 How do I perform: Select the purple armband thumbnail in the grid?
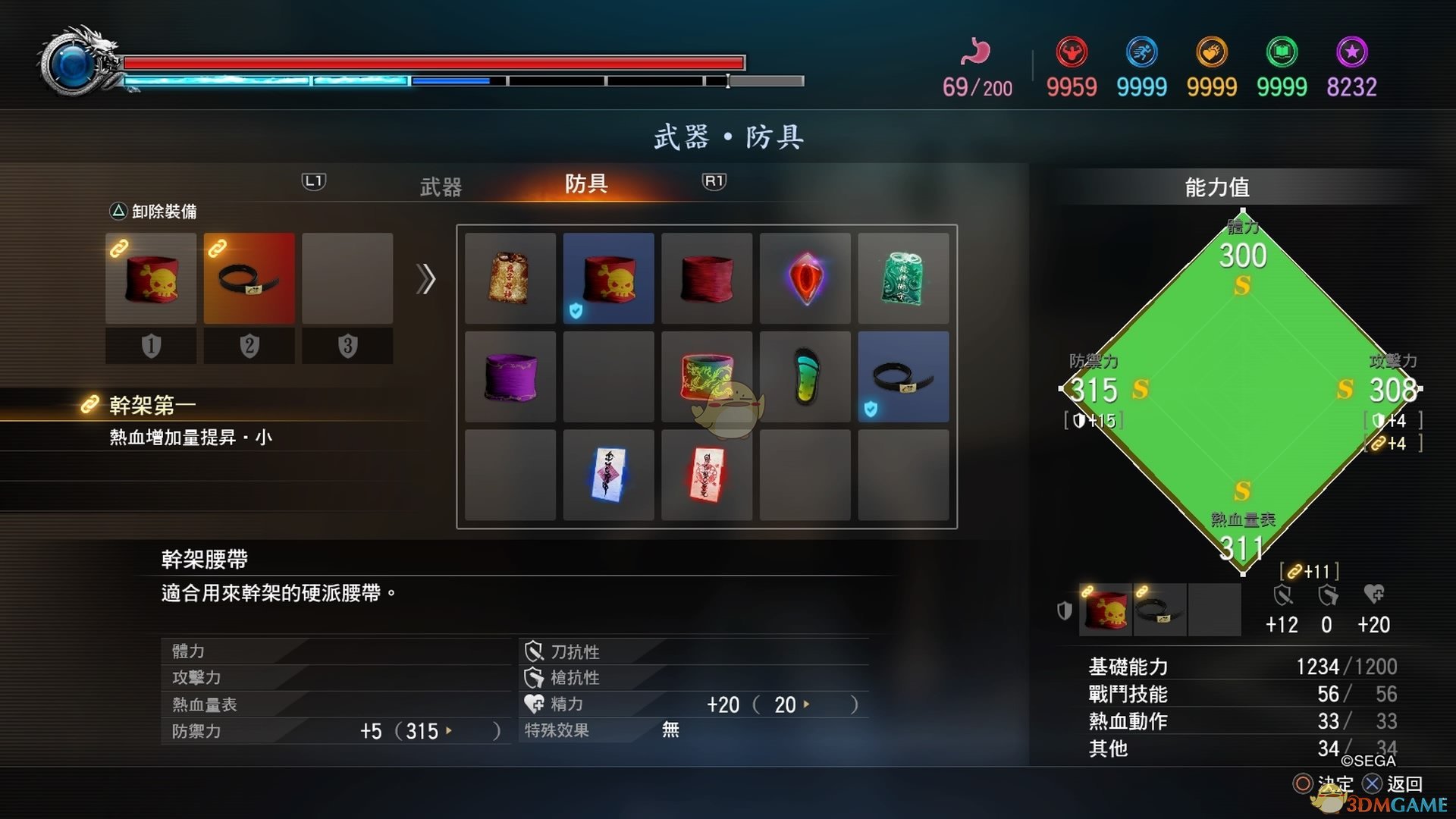(x=510, y=377)
